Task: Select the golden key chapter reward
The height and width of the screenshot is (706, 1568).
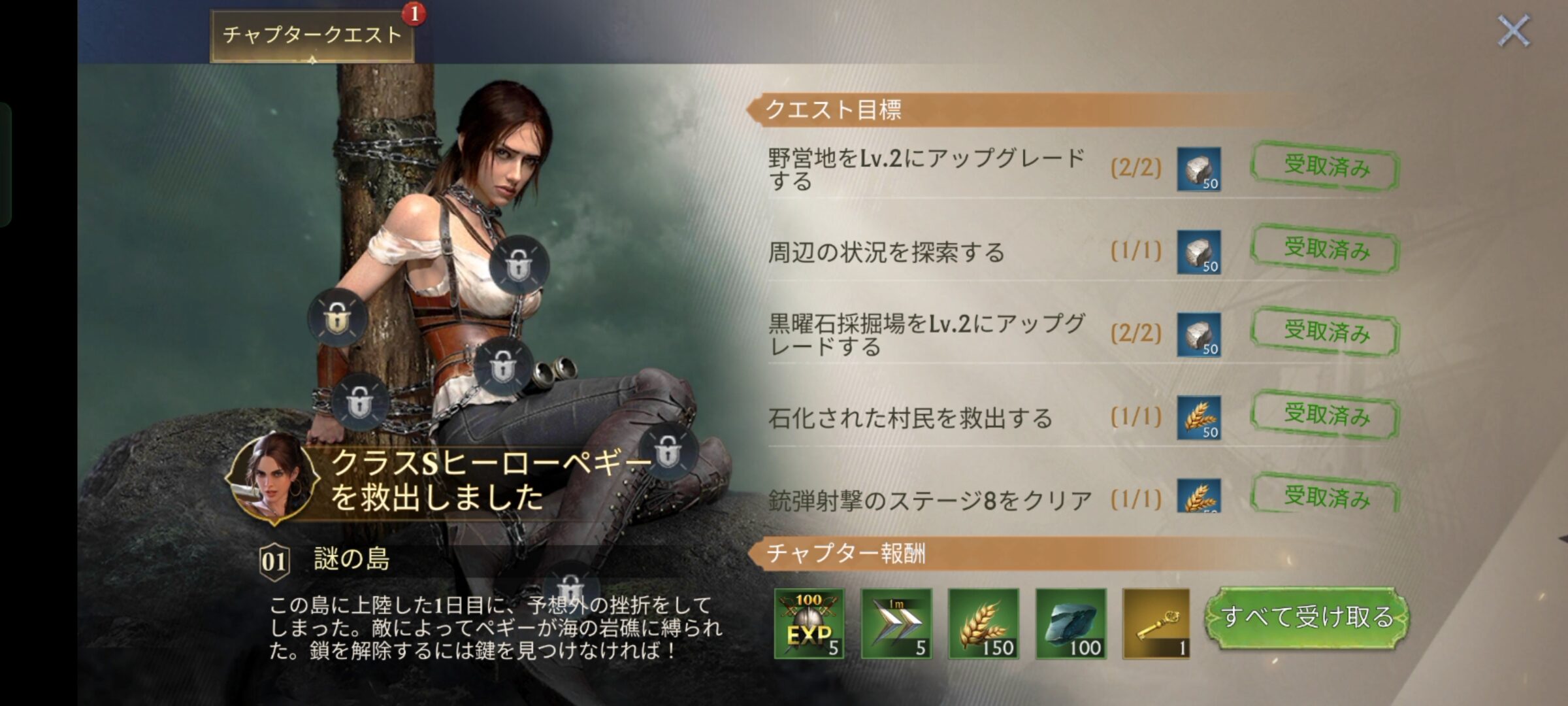Action: point(1156,623)
